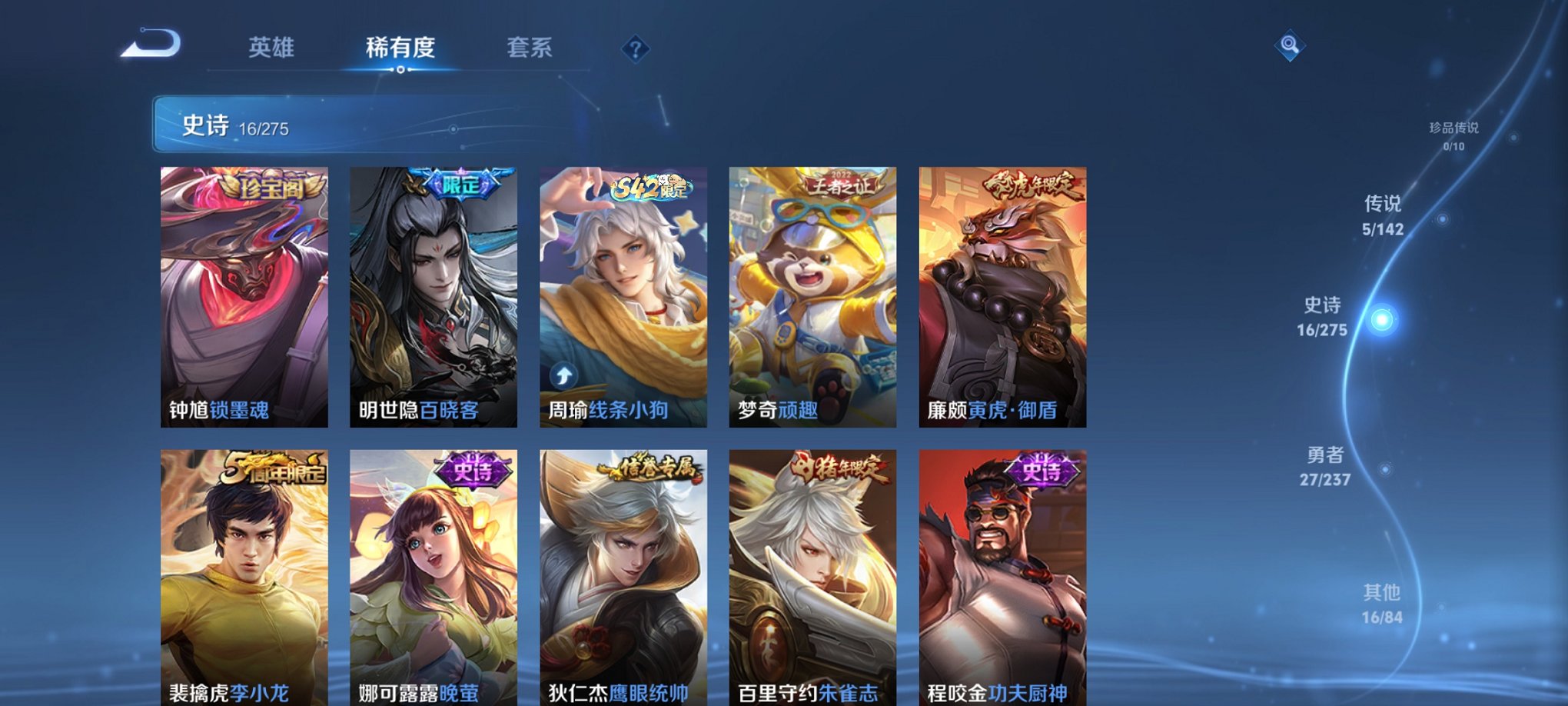Image resolution: width=1568 pixels, height=706 pixels.
Task: Open the search magnifier icon
Action: pyautogui.click(x=1291, y=46)
